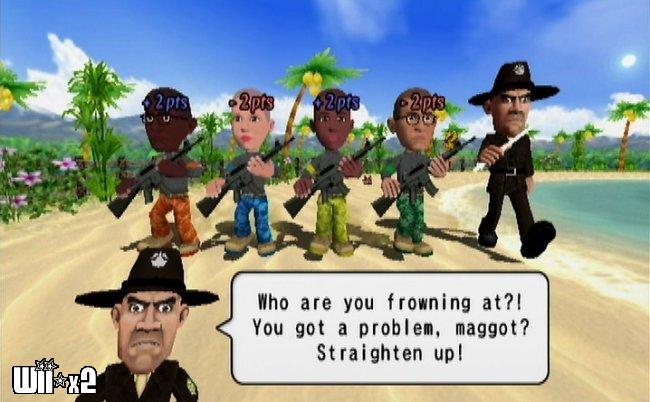Click the Wii x2 watermark logo
The image size is (650, 402).
[53, 377]
